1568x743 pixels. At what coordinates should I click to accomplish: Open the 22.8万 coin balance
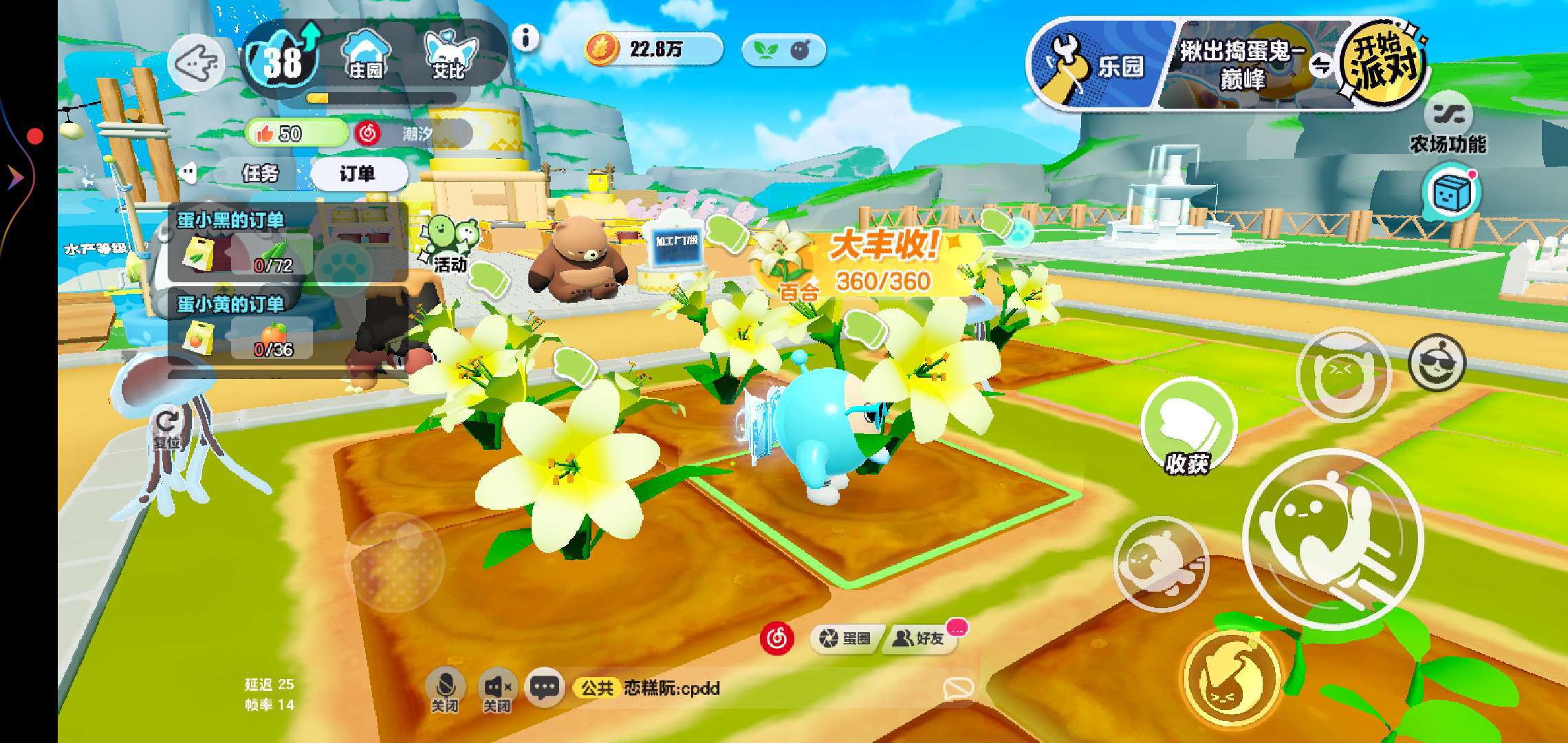653,50
